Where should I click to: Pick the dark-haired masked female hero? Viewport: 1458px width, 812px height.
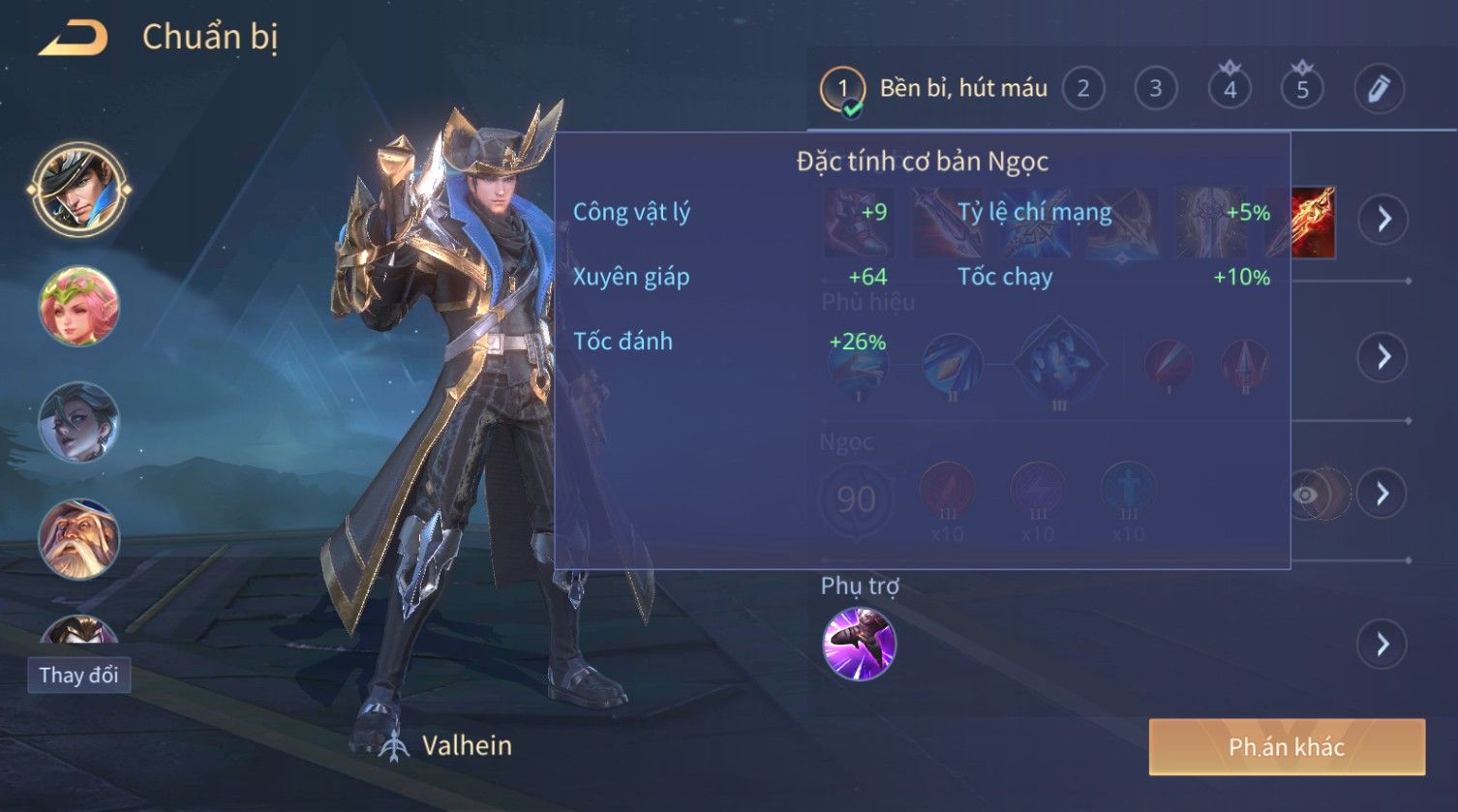click(x=78, y=423)
